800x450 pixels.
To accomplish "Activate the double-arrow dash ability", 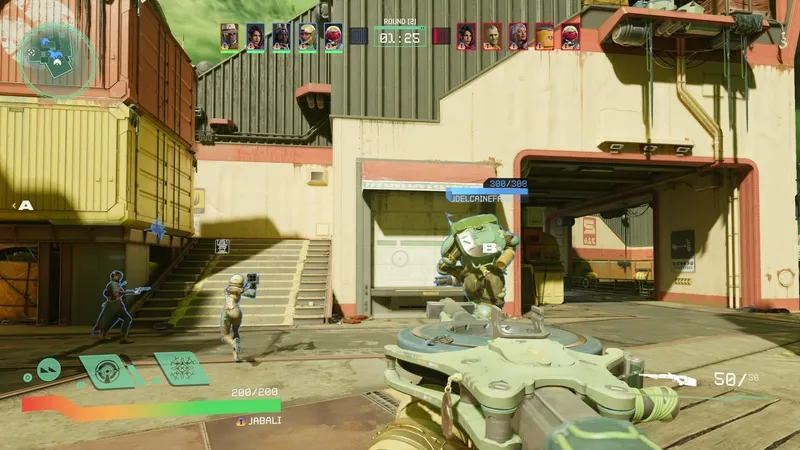I will [x=49, y=370].
